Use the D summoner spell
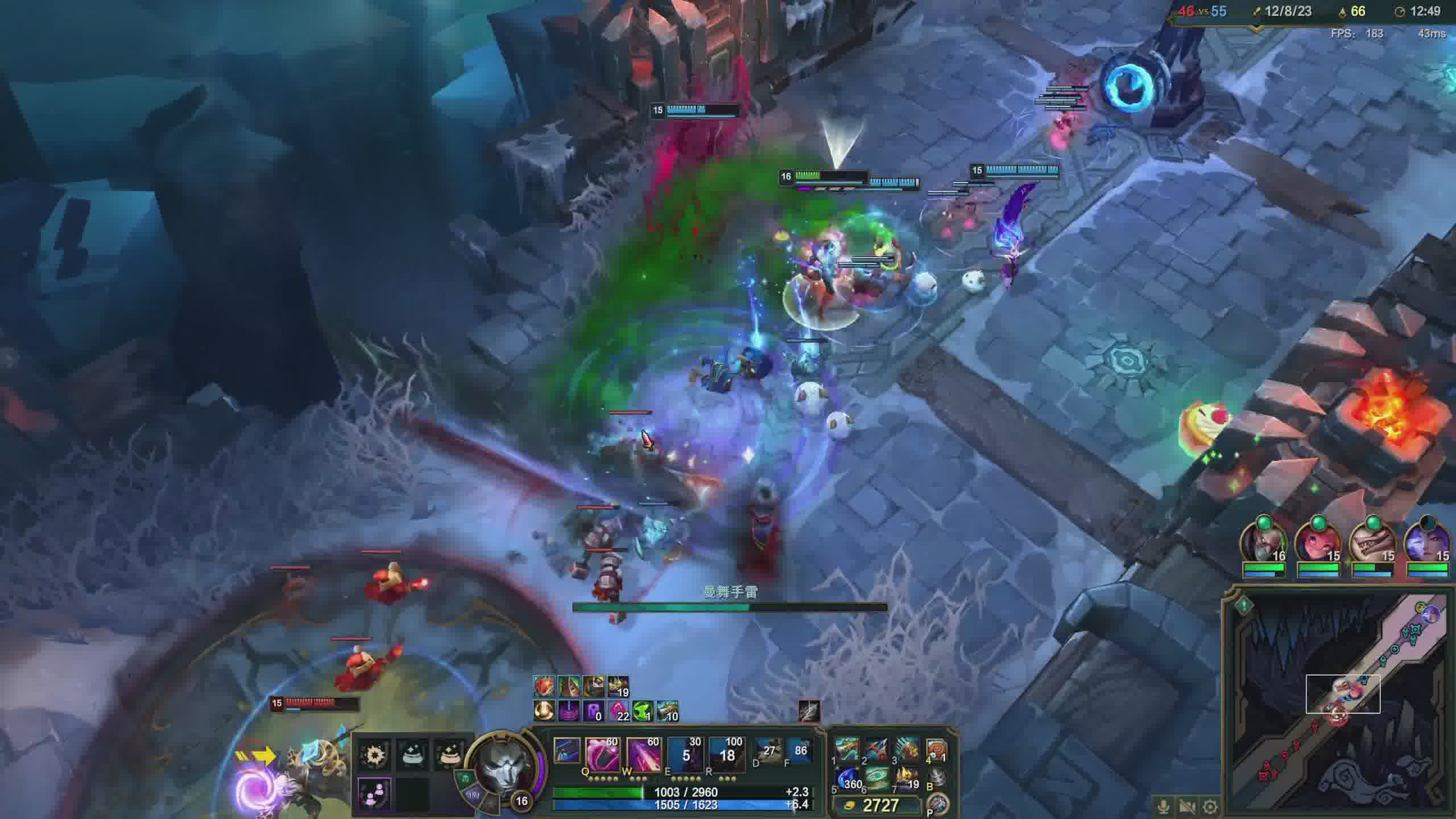Image resolution: width=1456 pixels, height=819 pixels. coord(768,752)
